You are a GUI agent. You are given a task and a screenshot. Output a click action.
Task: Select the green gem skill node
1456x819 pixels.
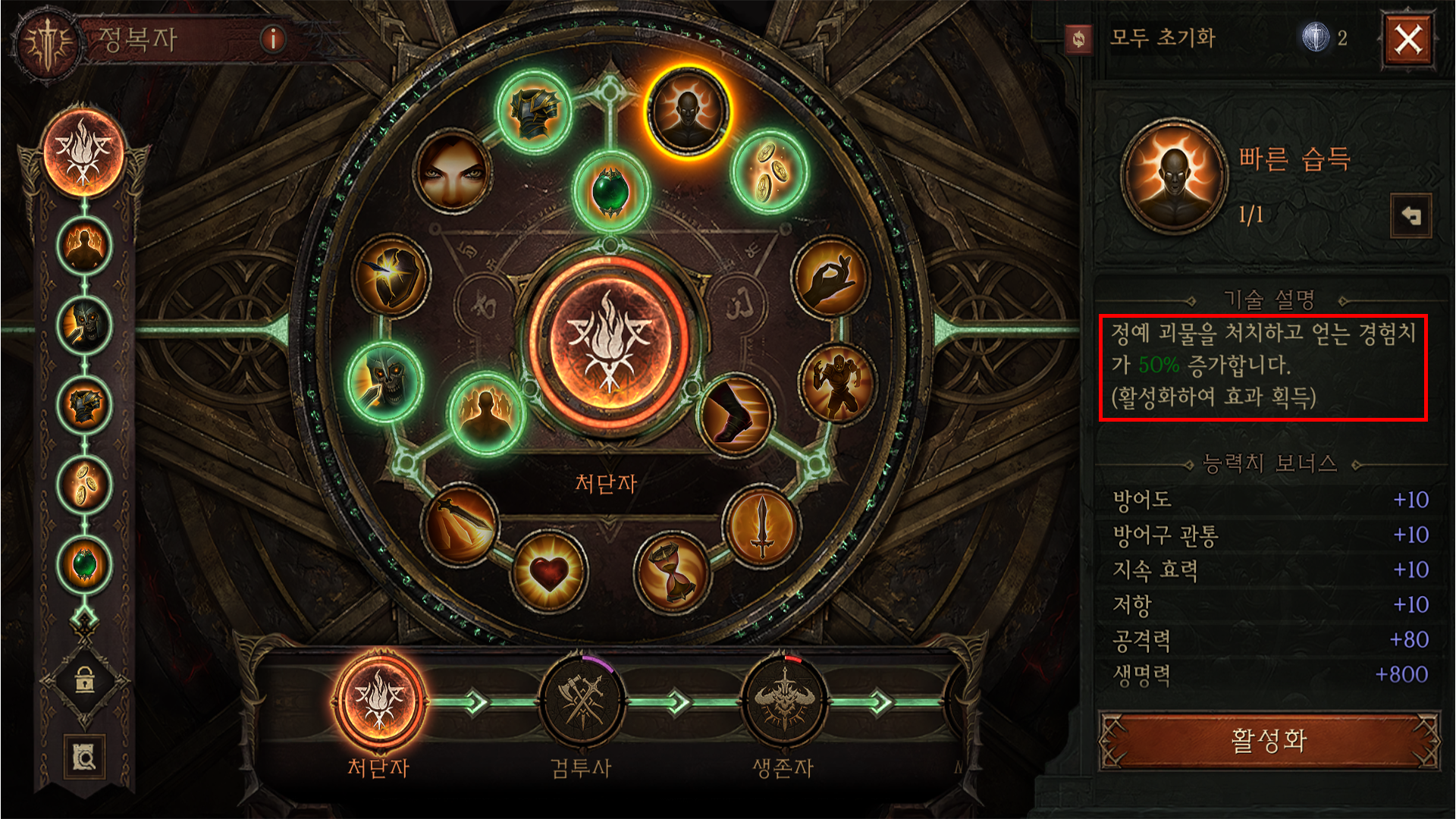point(610,190)
